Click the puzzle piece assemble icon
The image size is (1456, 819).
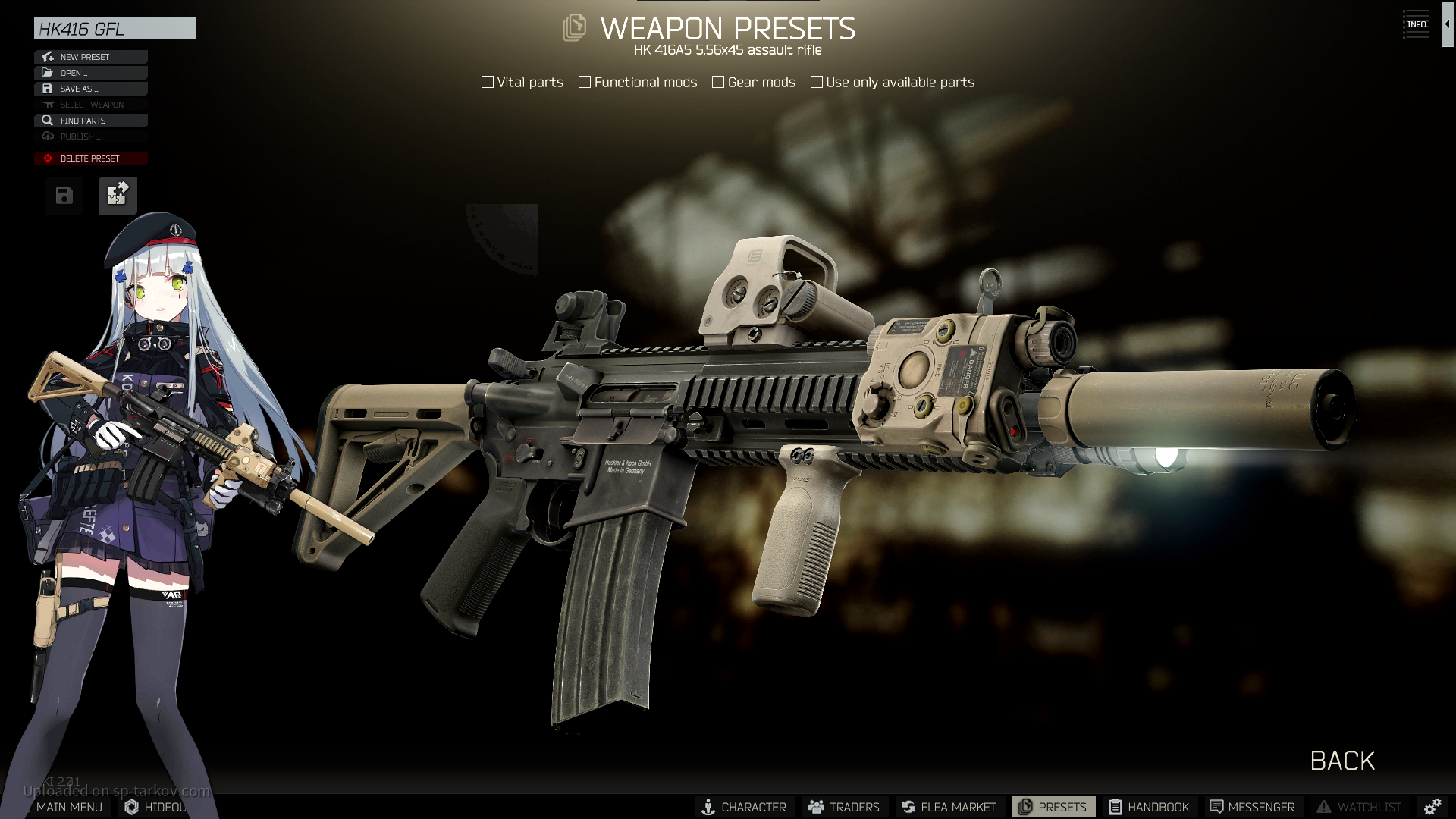(x=118, y=196)
